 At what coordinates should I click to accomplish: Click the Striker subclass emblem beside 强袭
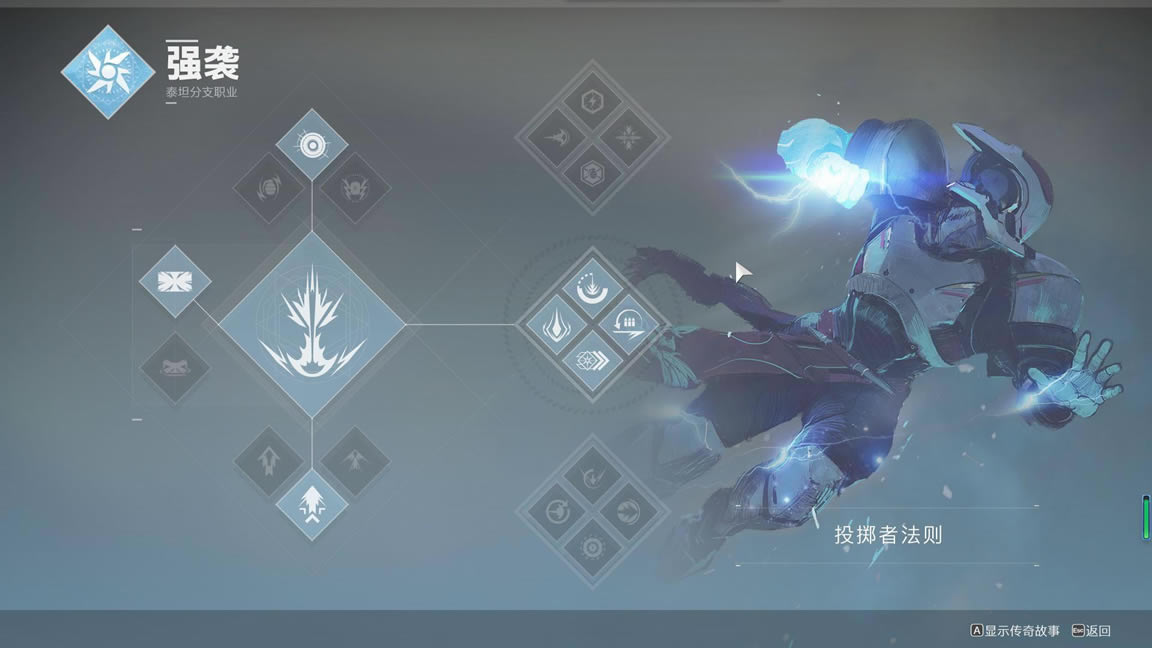click(107, 72)
